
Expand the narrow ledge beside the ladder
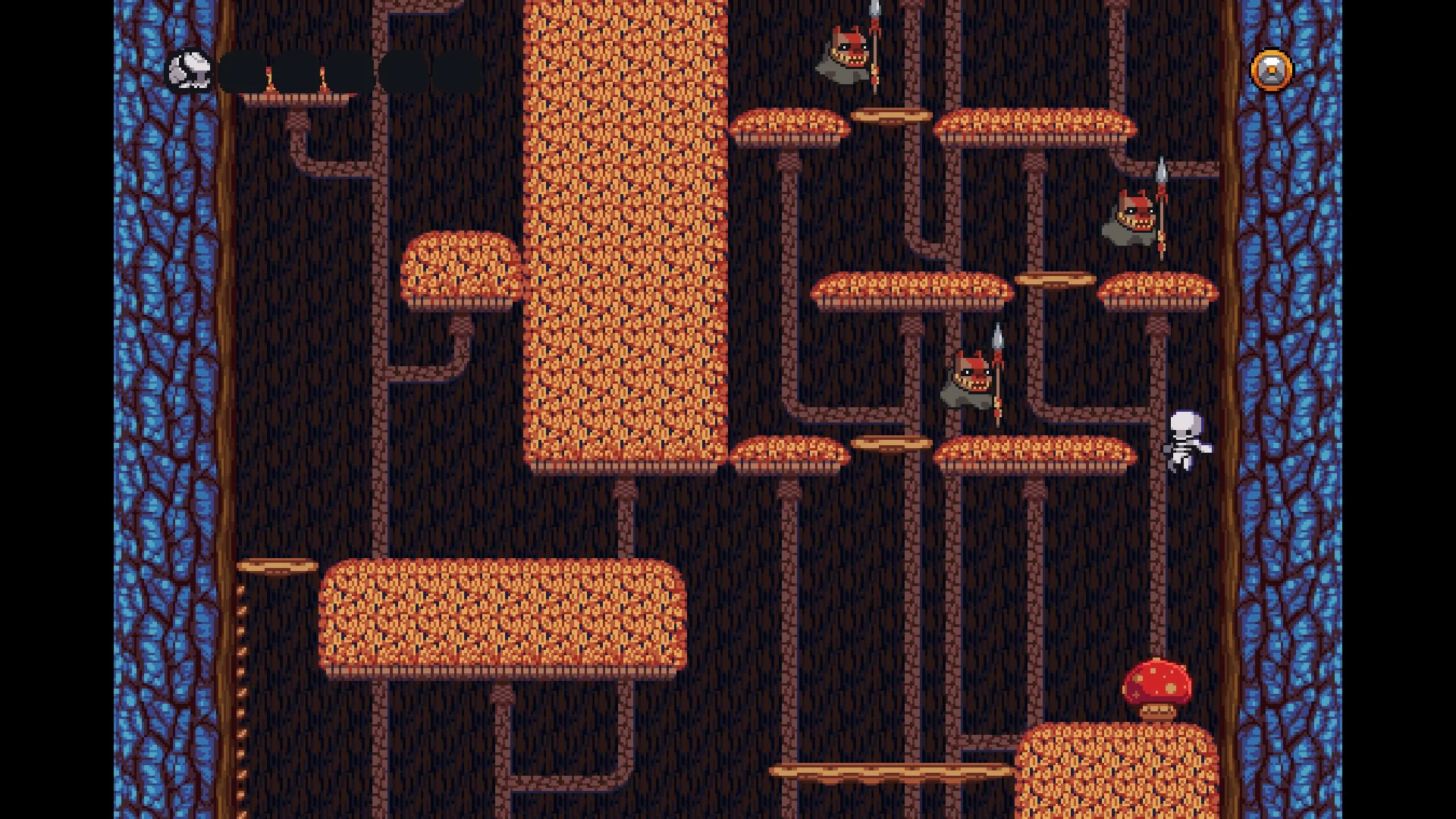point(277,565)
